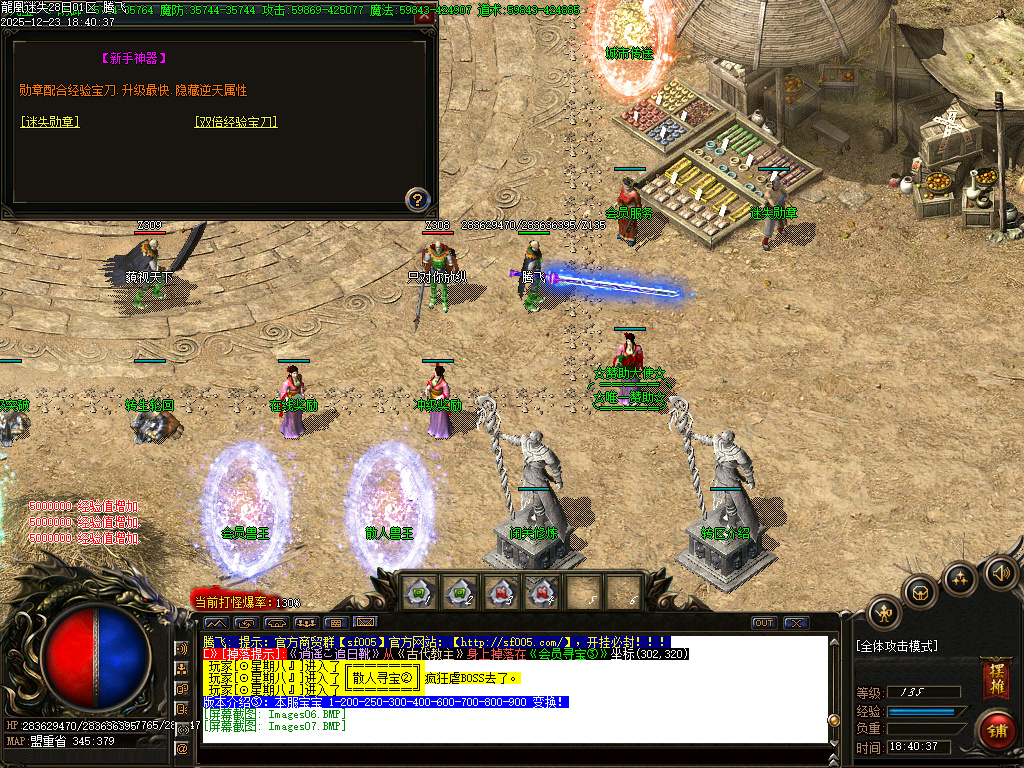Use the first red potion belt slot
Viewport: 1024px width, 768px height.
click(x=501, y=591)
